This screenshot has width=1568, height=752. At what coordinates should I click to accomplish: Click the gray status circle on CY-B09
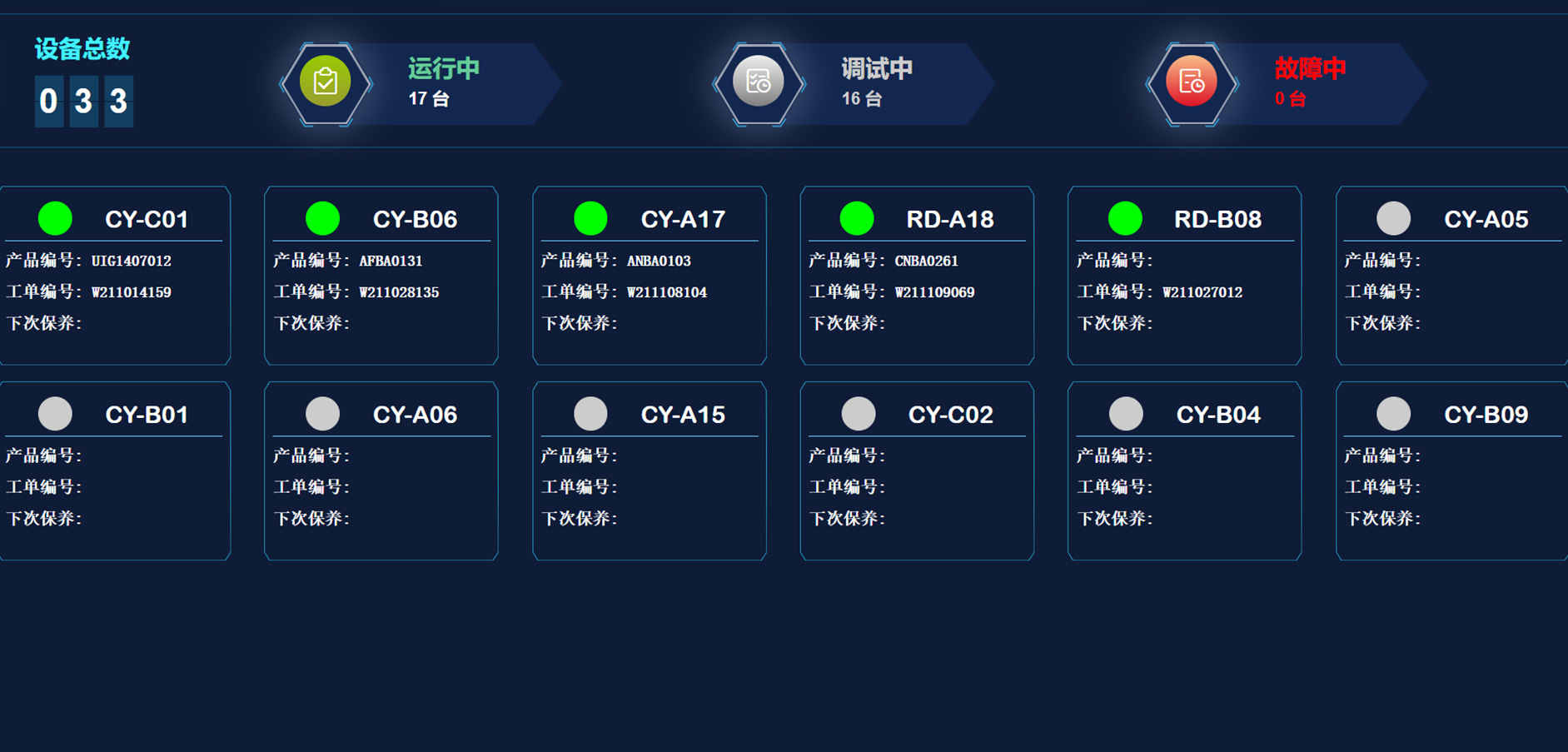click(x=1392, y=413)
